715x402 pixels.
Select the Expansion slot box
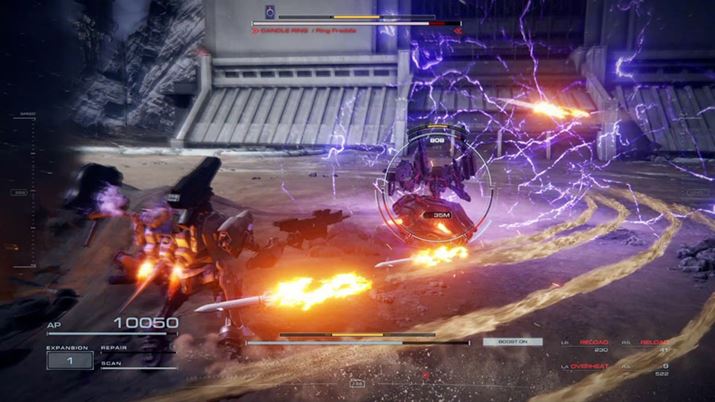pos(69,360)
